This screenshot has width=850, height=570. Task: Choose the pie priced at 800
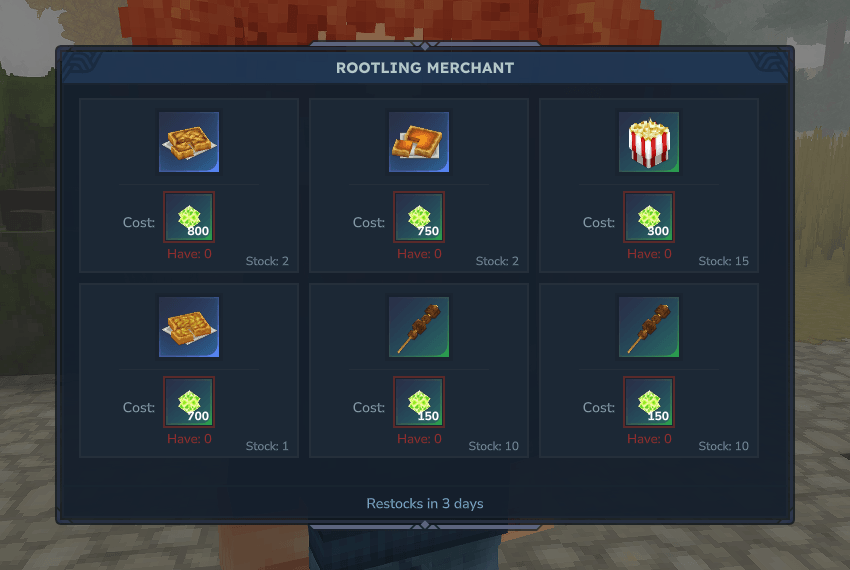[x=189, y=142]
